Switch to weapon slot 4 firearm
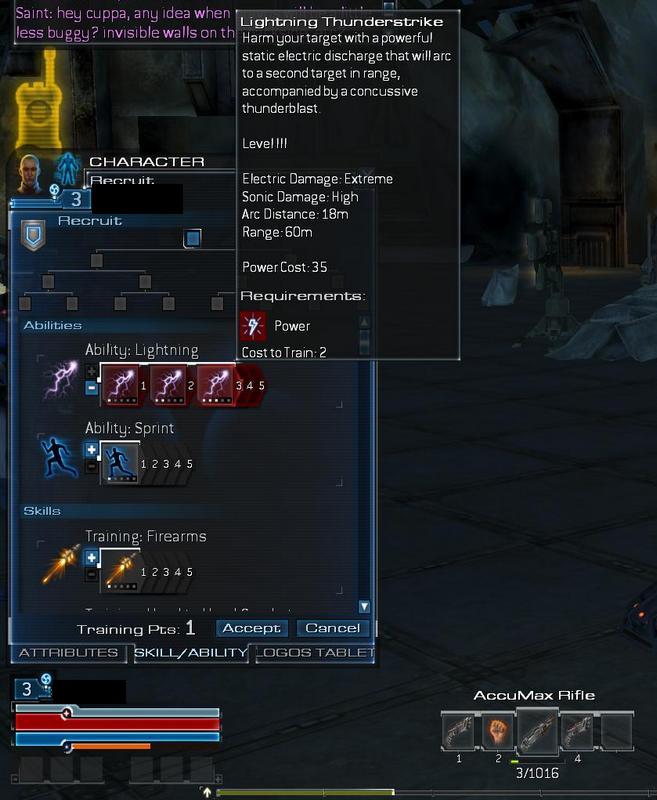This screenshot has height=800, width=657. tap(577, 731)
